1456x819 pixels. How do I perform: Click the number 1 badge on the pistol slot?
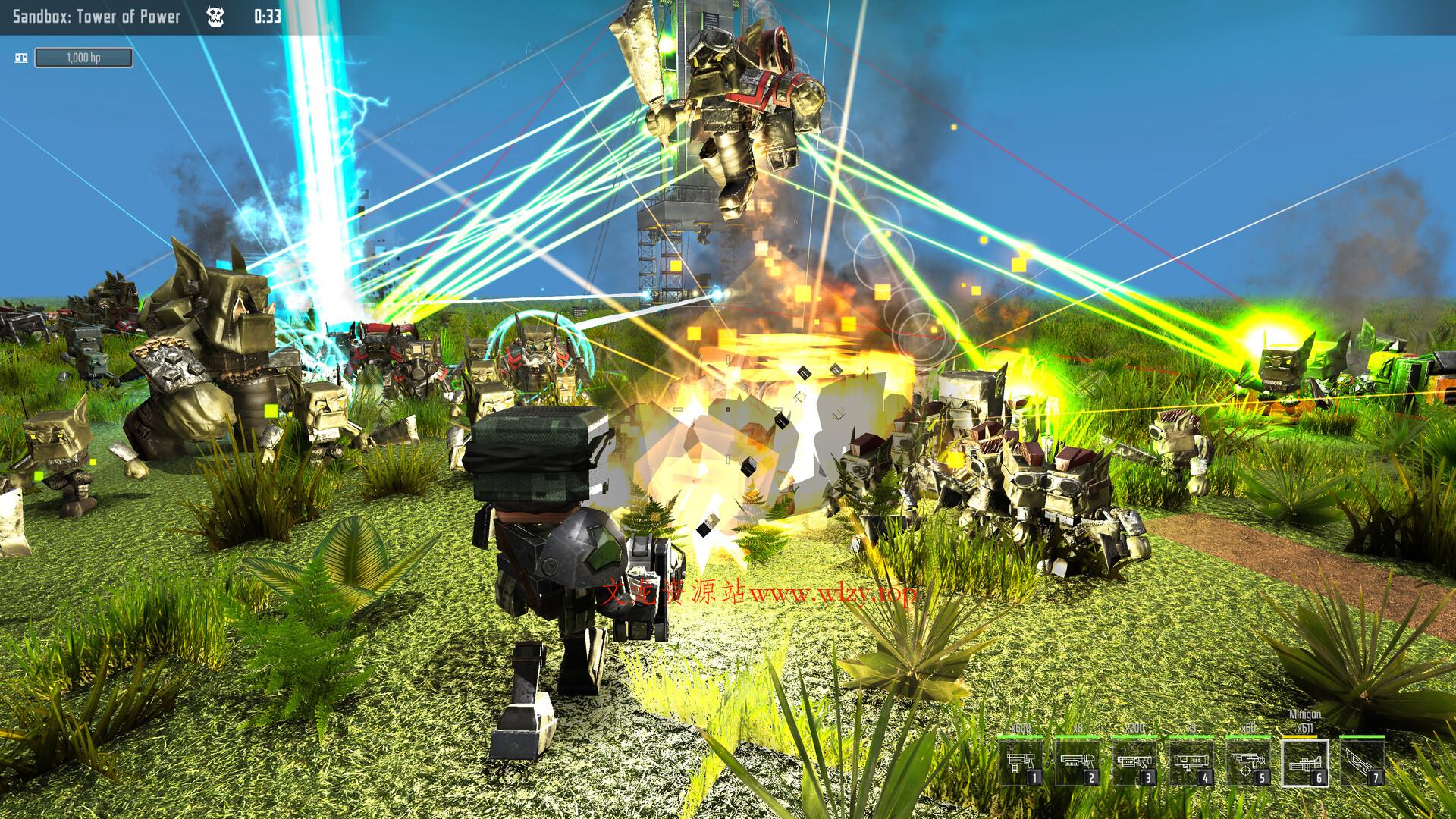(1034, 777)
